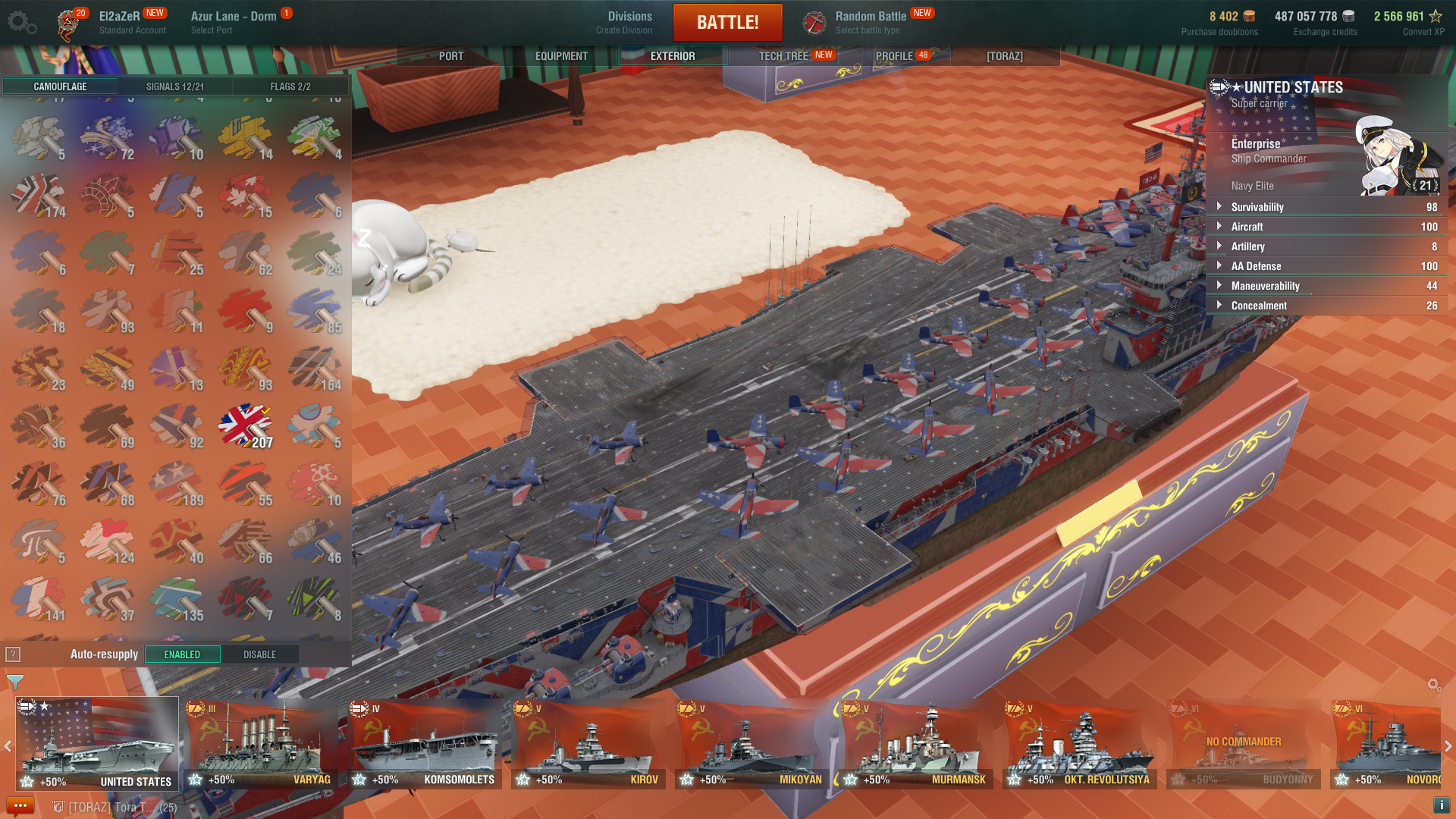1456x819 pixels.
Task: Open the Profile tab
Action: [x=895, y=56]
